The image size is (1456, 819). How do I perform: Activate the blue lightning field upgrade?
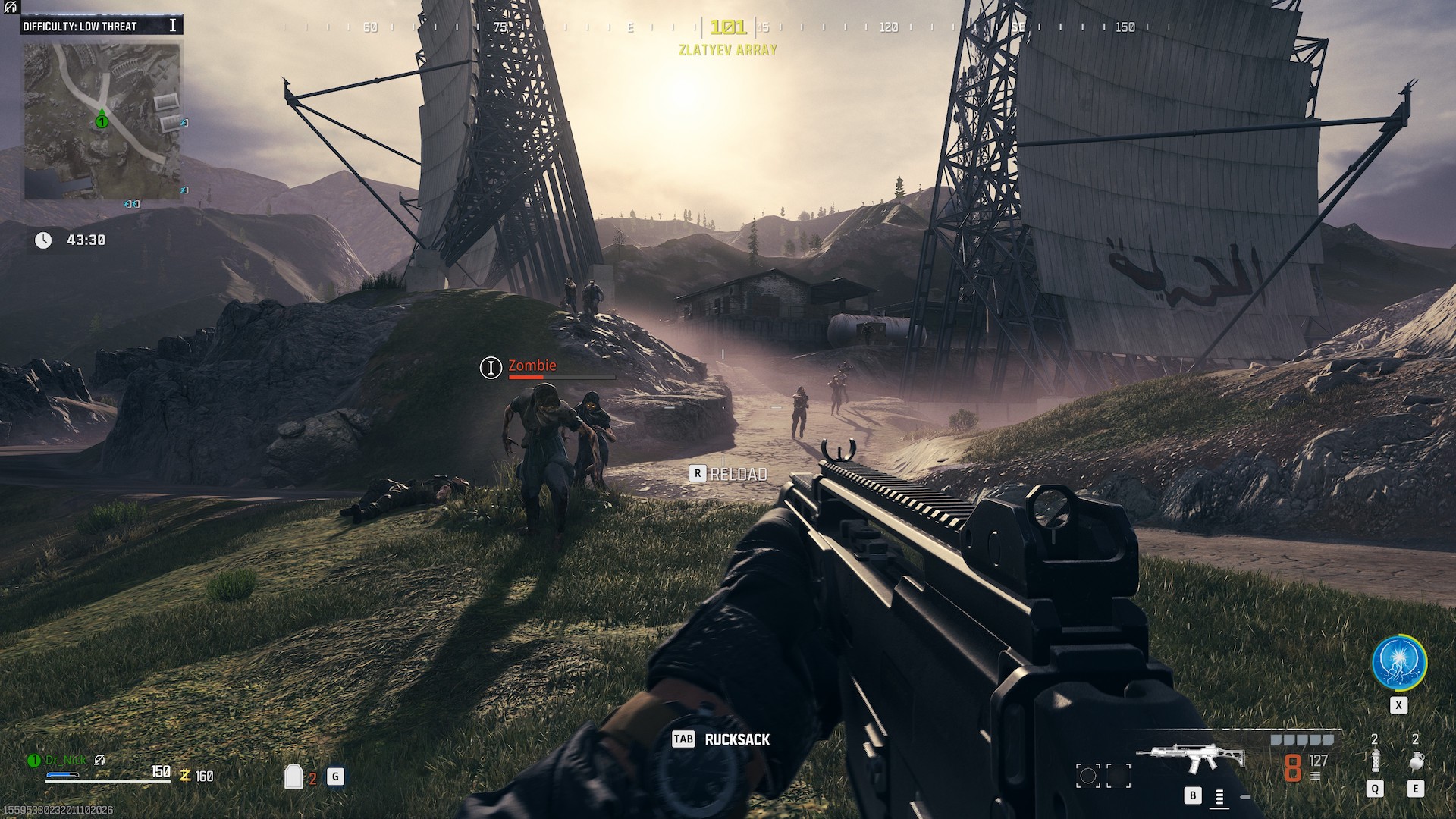click(x=1399, y=662)
